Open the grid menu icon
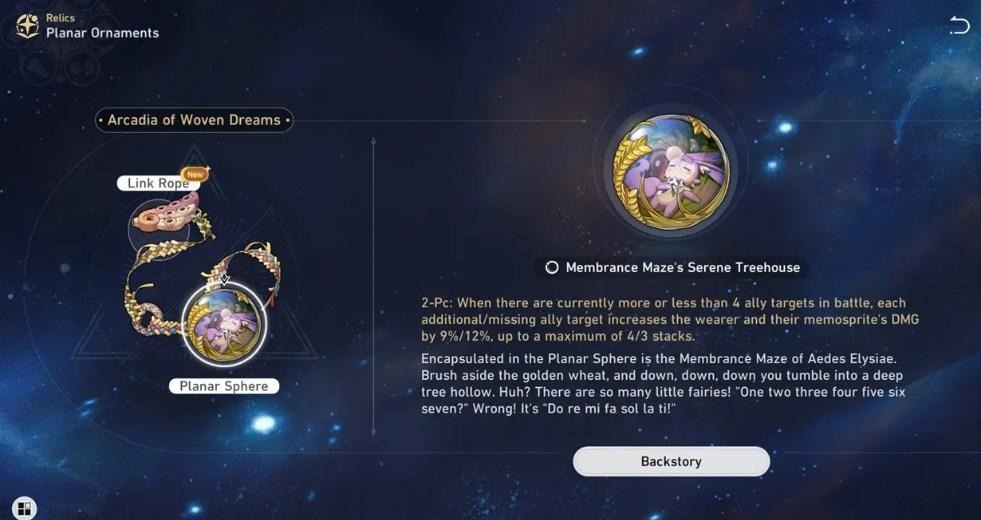This screenshot has width=981, height=520. click(x=25, y=508)
